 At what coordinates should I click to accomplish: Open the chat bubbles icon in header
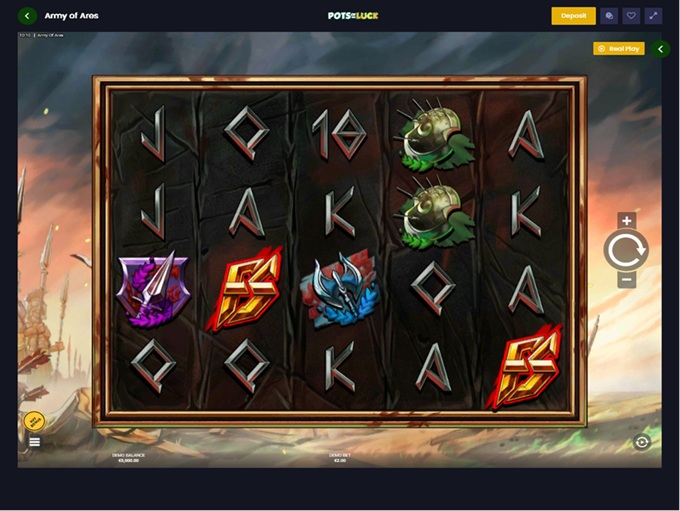(609, 16)
